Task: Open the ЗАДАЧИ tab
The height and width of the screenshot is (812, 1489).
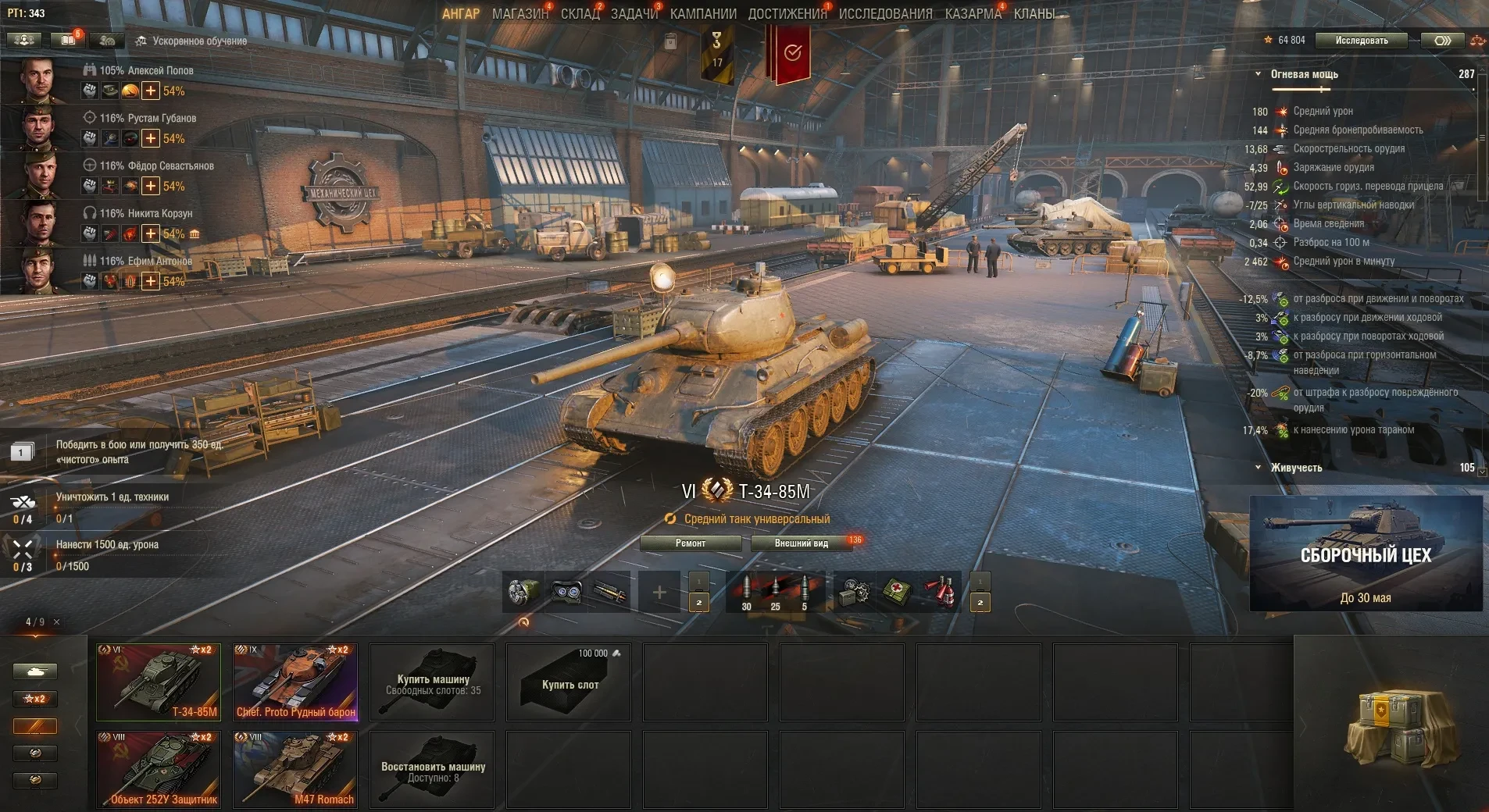Action: [x=634, y=14]
